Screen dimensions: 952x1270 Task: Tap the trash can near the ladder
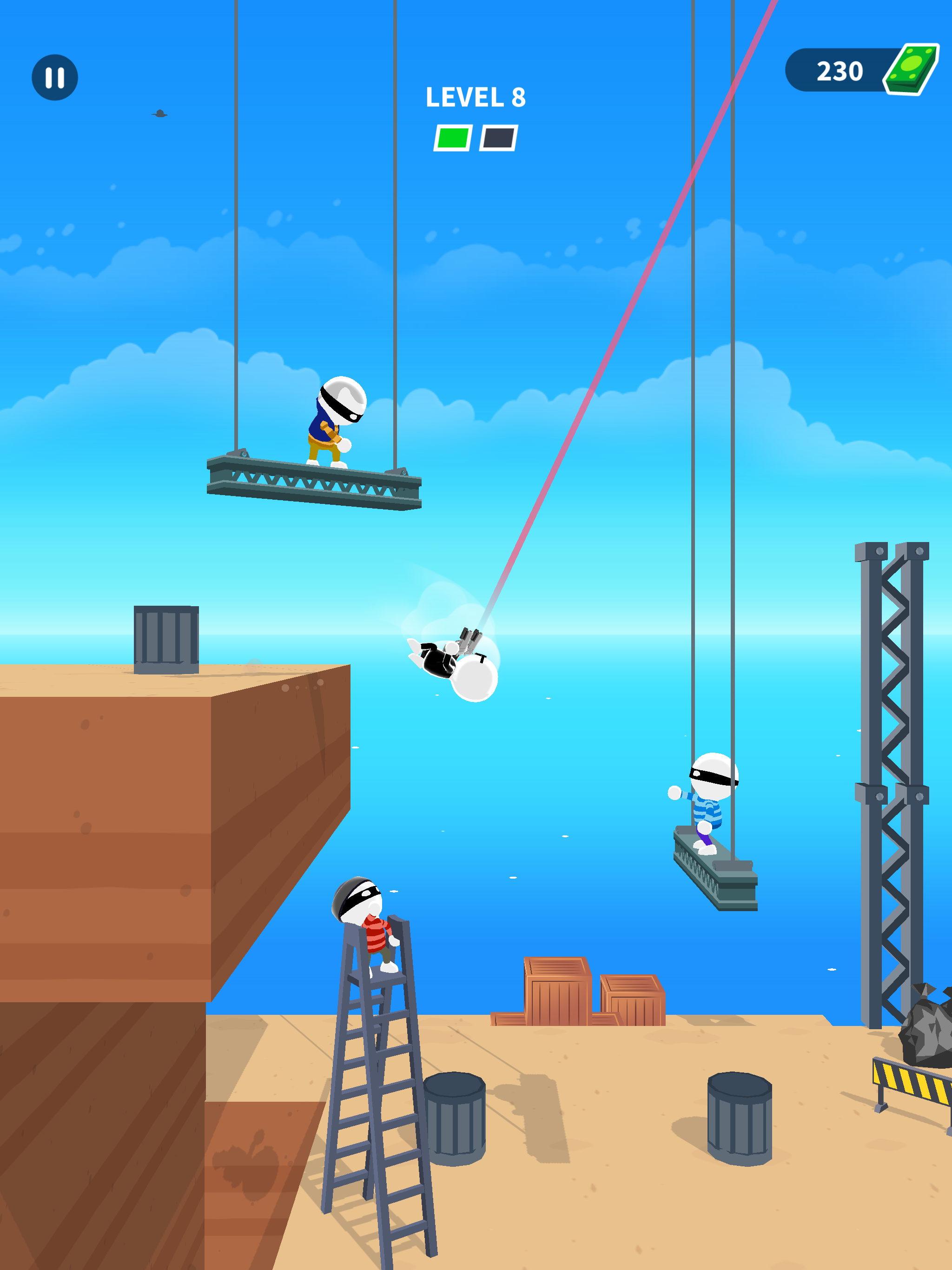[456, 1108]
